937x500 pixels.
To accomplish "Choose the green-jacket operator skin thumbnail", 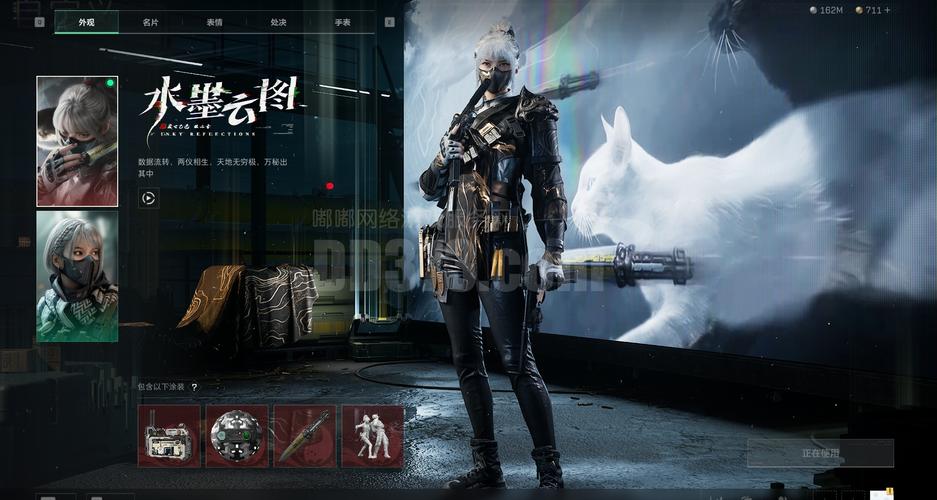I will point(77,277).
